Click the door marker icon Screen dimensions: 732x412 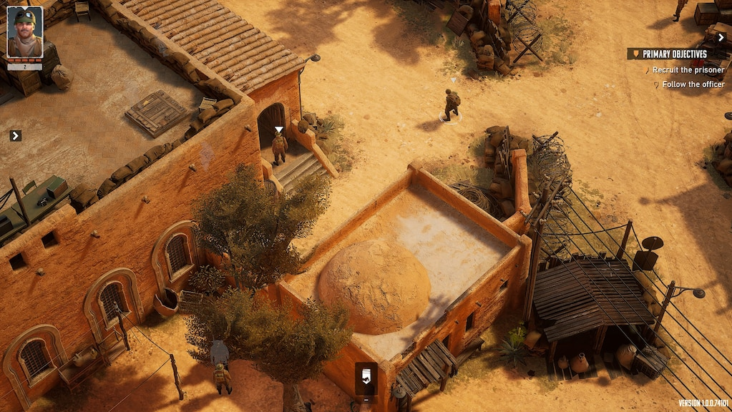pos(367,377)
